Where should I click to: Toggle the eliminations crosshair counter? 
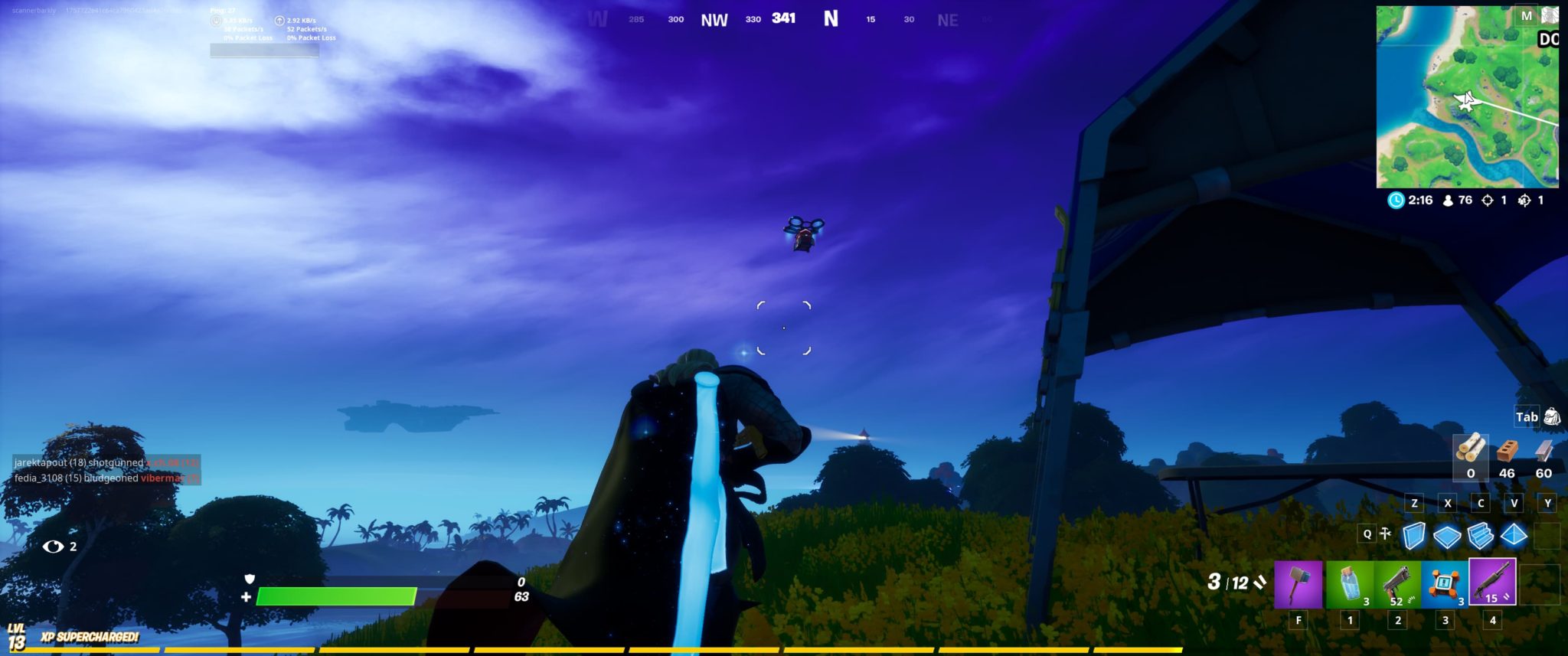click(x=1488, y=201)
